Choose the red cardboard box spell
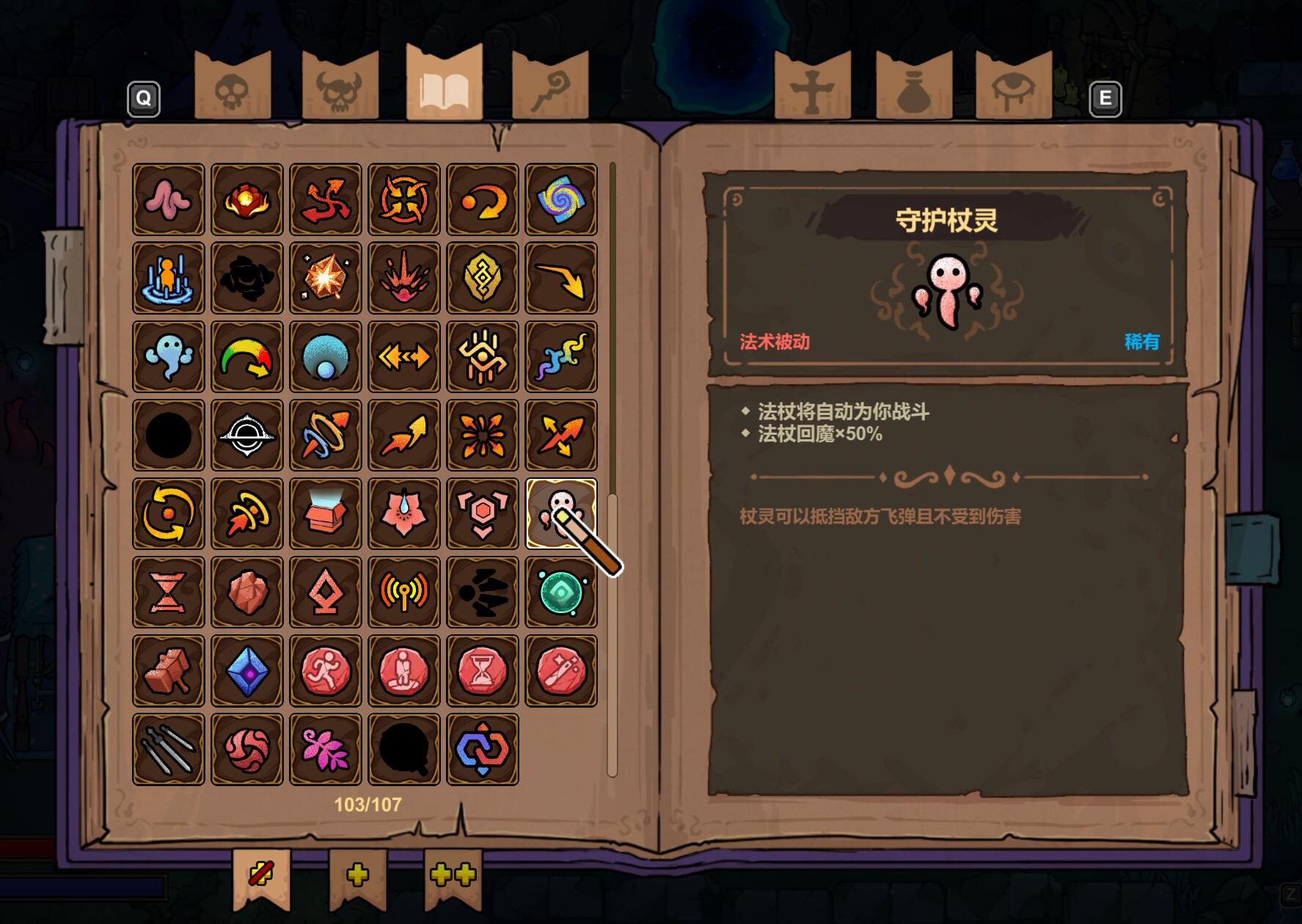 pos(326,513)
